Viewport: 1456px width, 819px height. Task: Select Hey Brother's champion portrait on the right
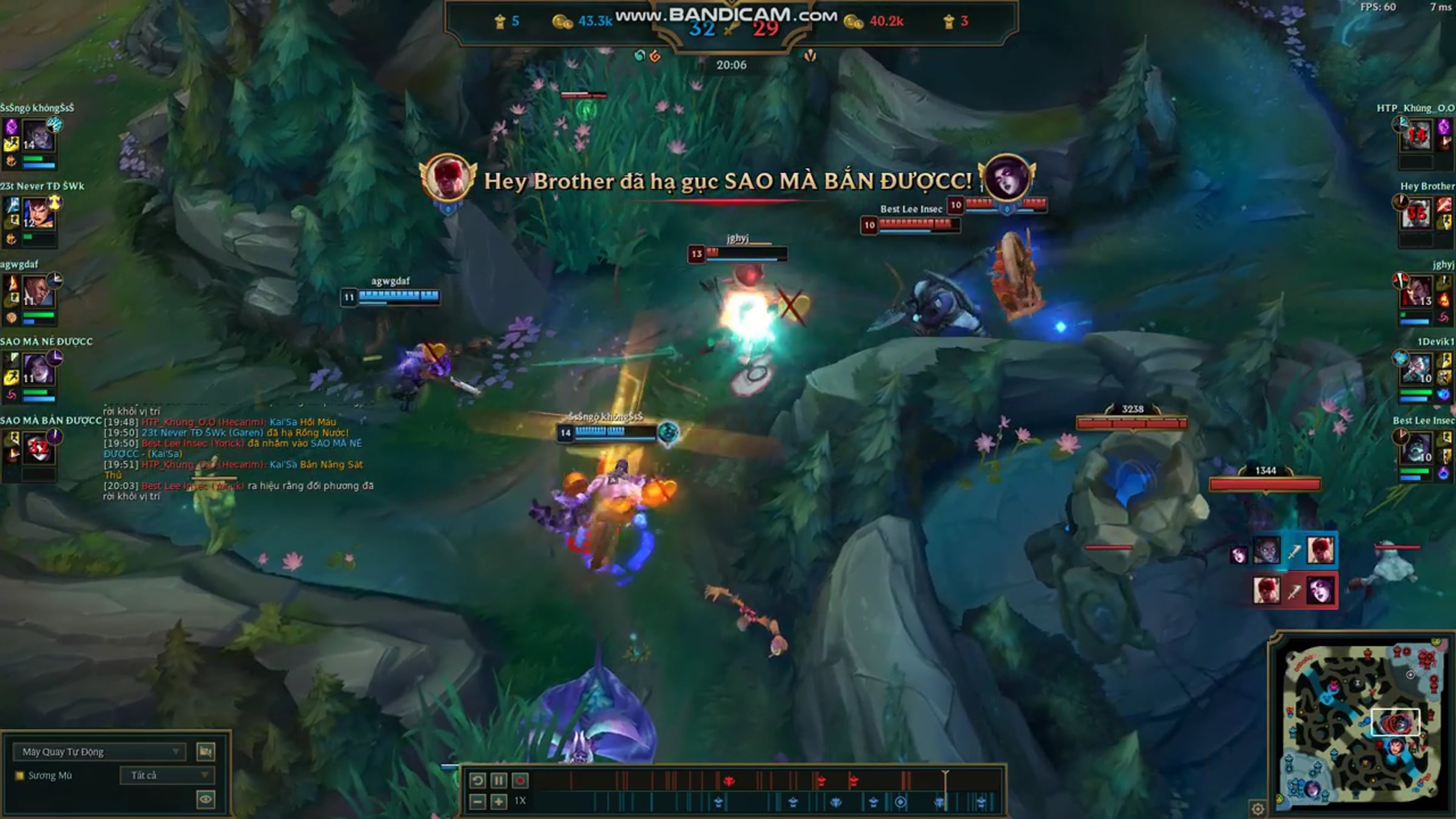[1417, 213]
